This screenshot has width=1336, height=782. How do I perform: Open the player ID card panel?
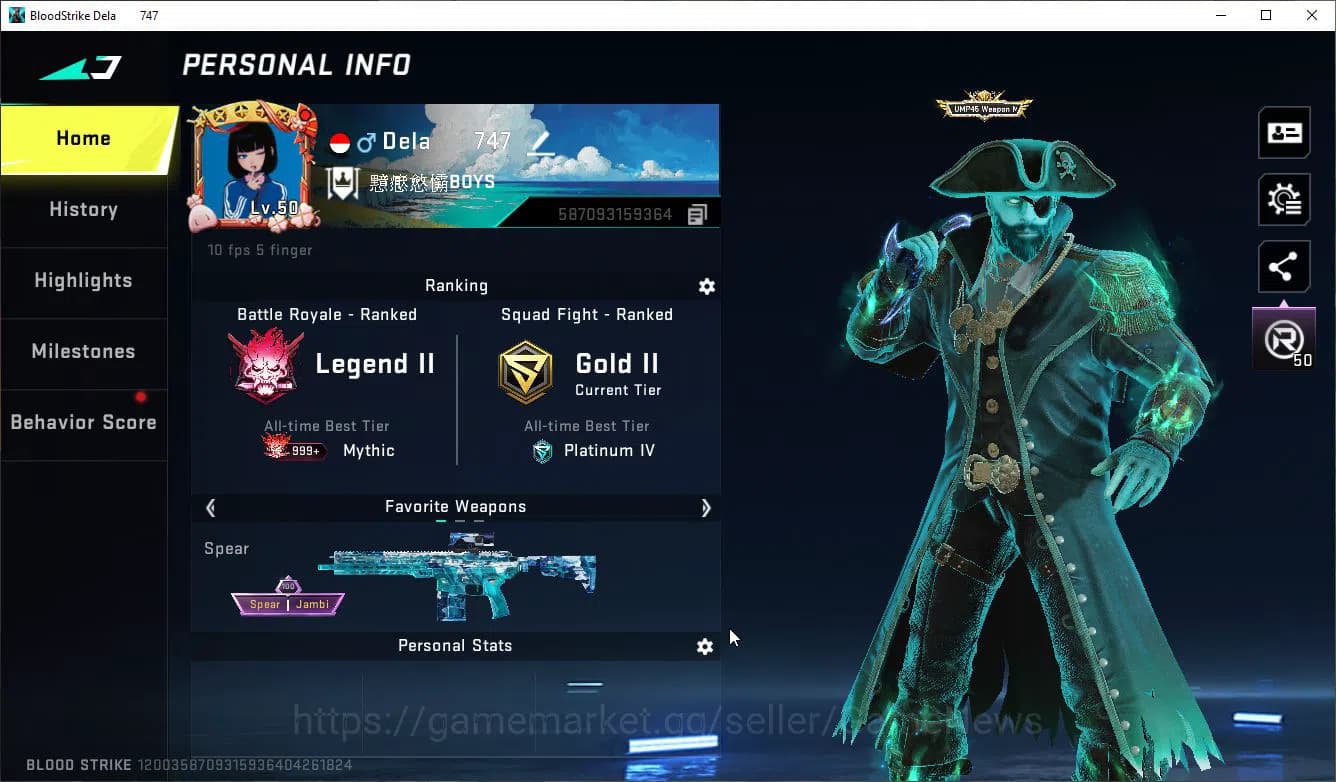[x=1284, y=132]
